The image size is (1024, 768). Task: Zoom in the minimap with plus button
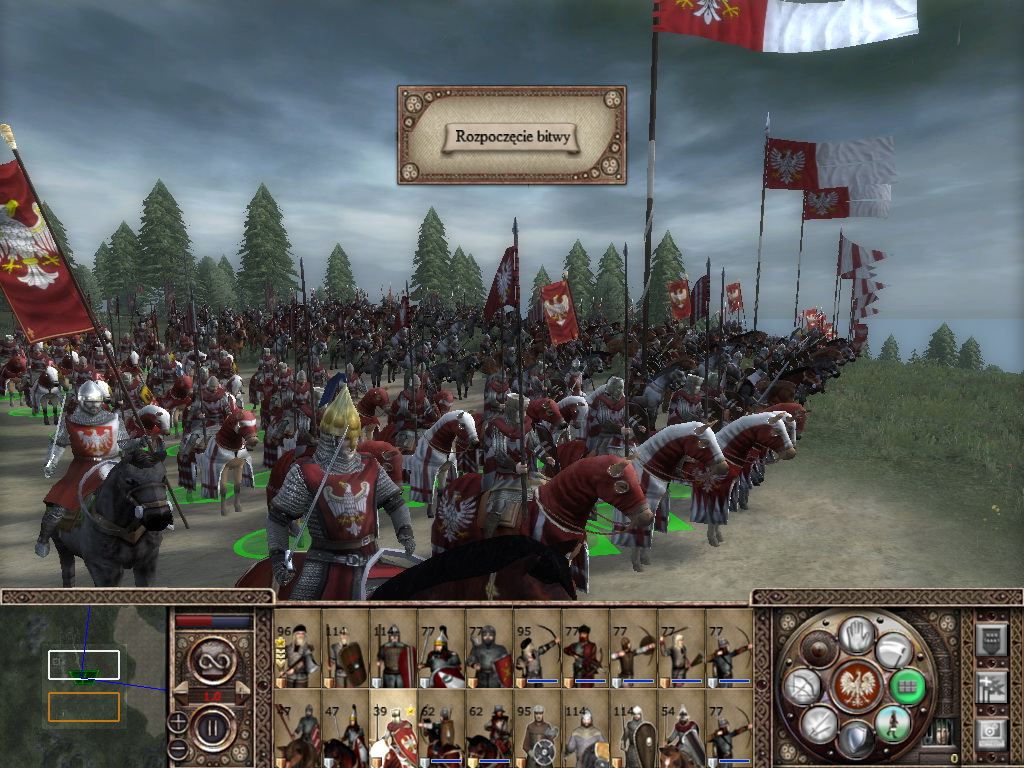(177, 721)
